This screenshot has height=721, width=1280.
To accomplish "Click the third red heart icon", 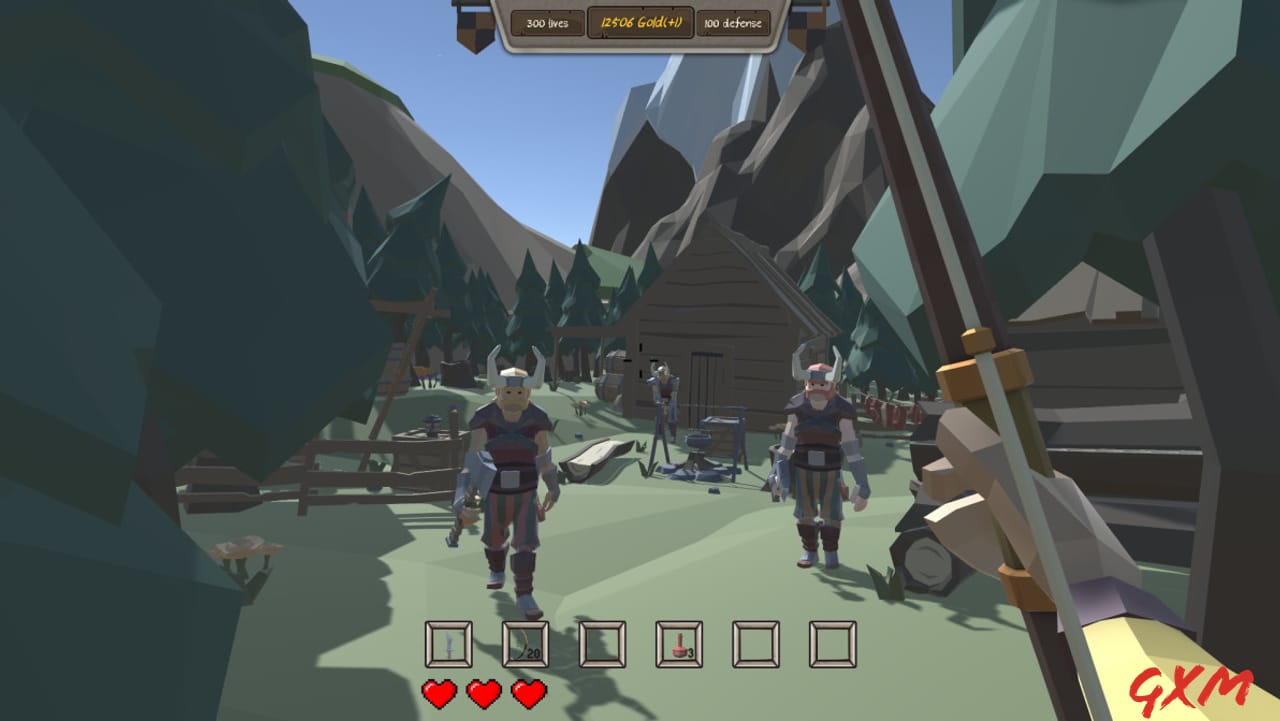I will tap(528, 691).
